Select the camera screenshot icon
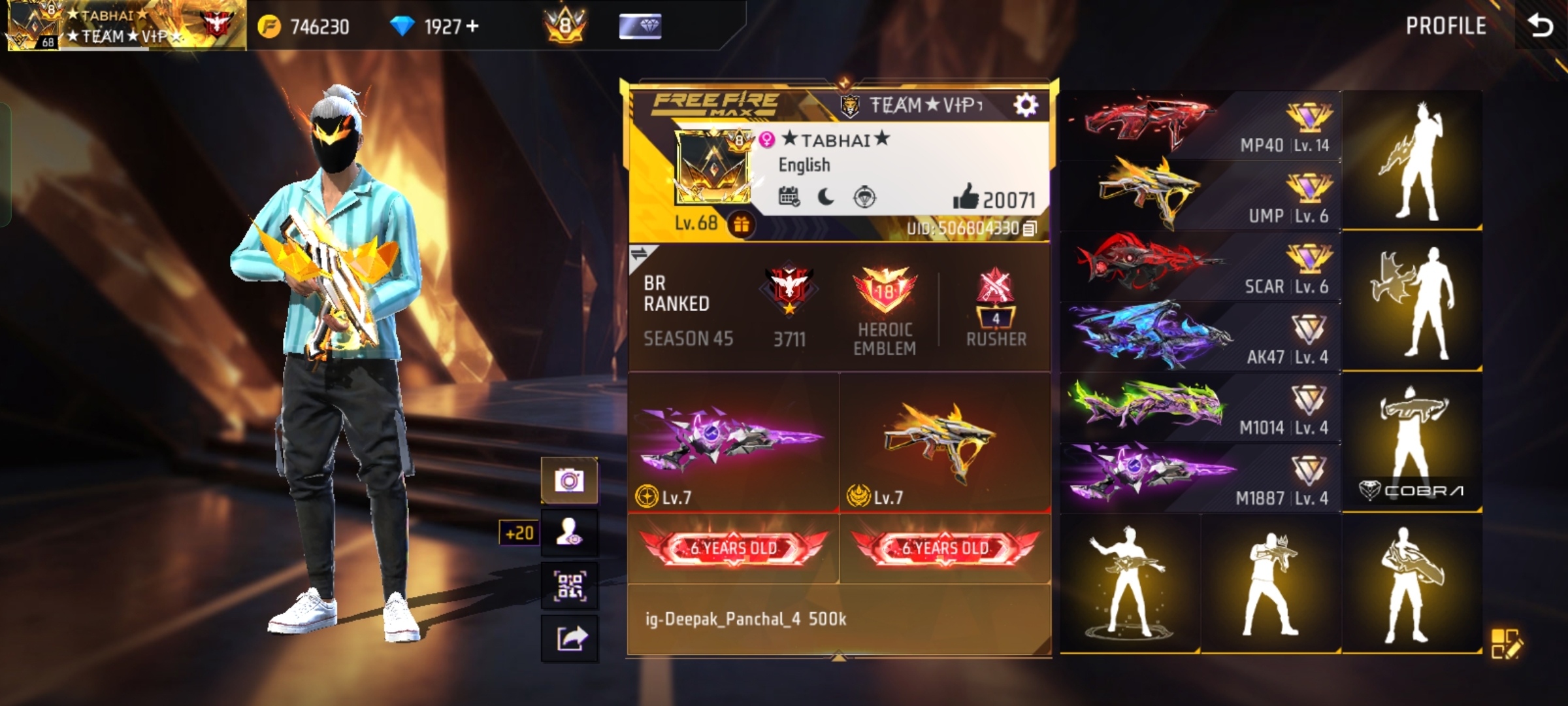 coord(570,479)
